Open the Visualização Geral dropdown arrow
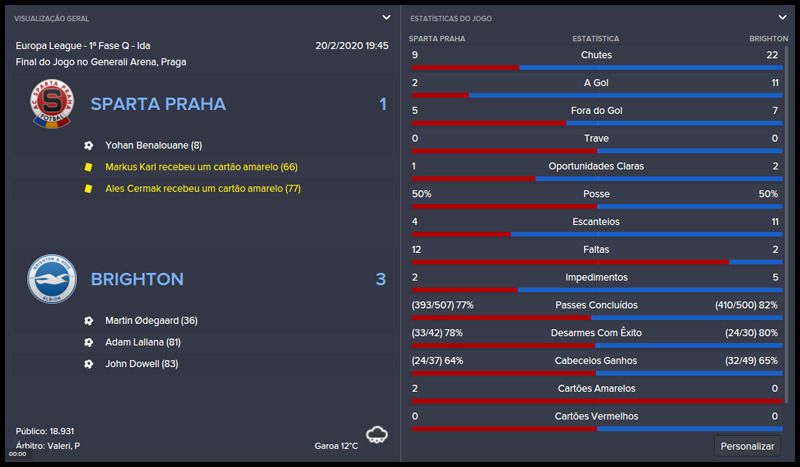800x467 pixels. pyautogui.click(x=386, y=17)
